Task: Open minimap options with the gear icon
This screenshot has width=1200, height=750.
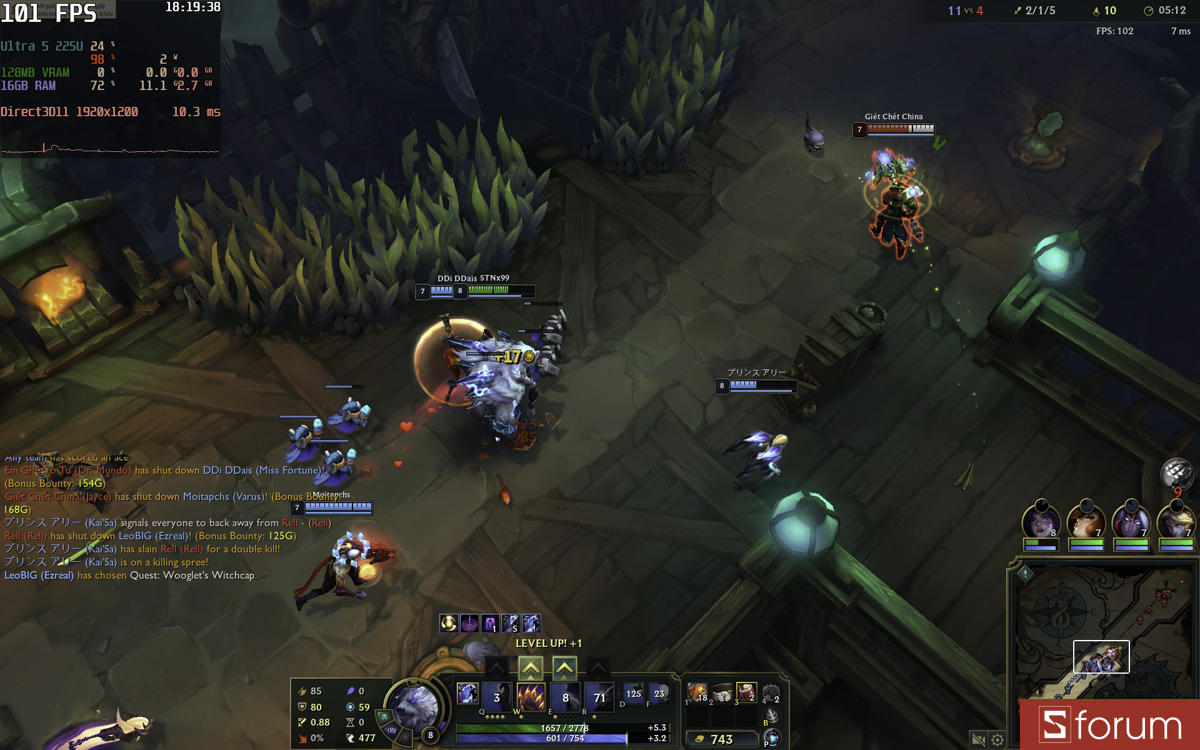Action: (x=997, y=740)
